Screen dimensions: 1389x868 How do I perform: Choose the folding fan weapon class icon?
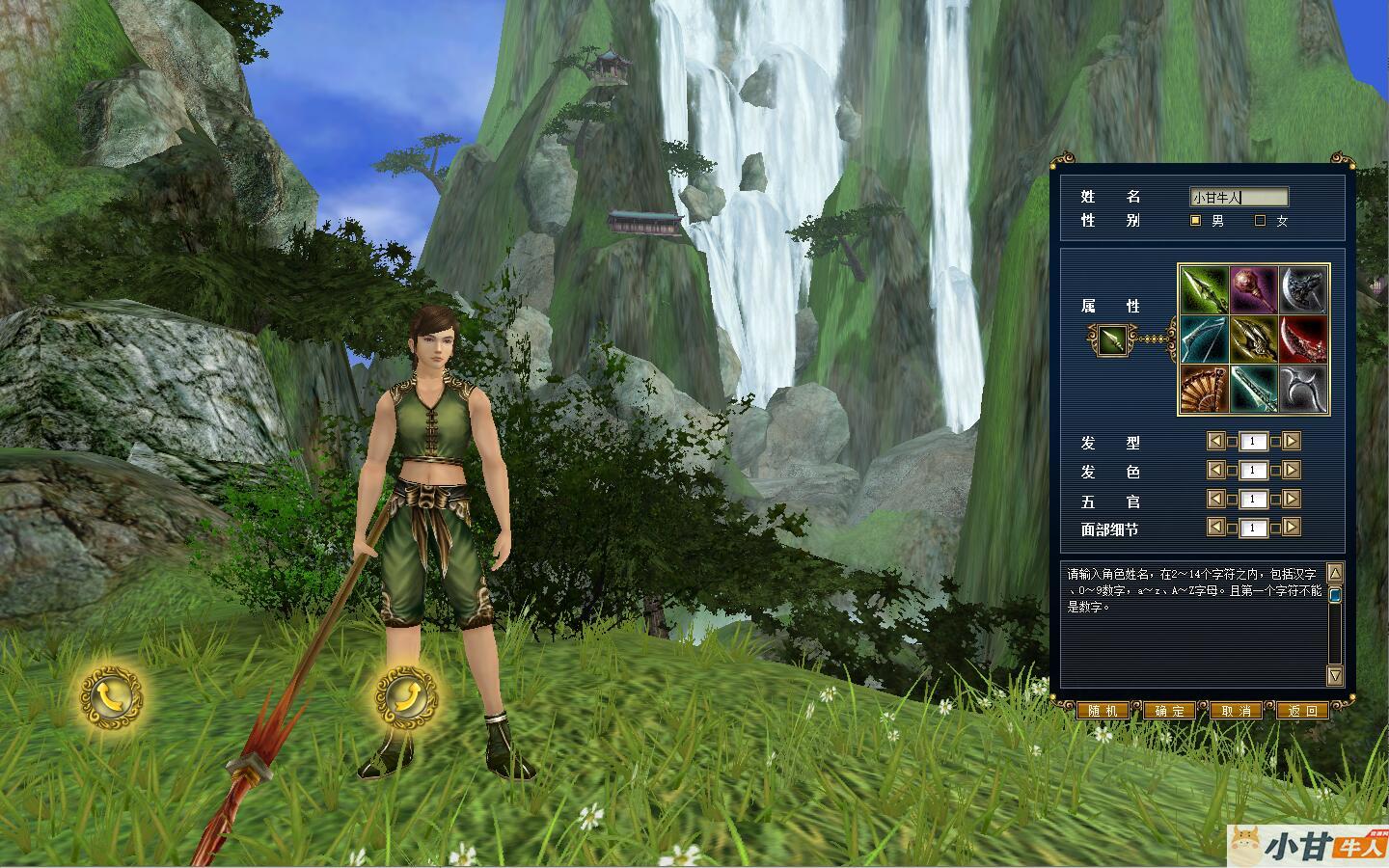tap(1203, 390)
